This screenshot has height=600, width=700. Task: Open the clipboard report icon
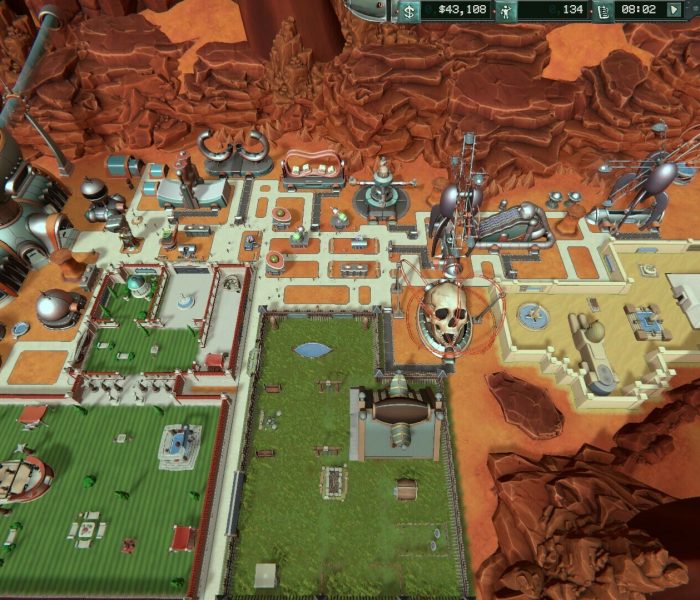[x=604, y=11]
